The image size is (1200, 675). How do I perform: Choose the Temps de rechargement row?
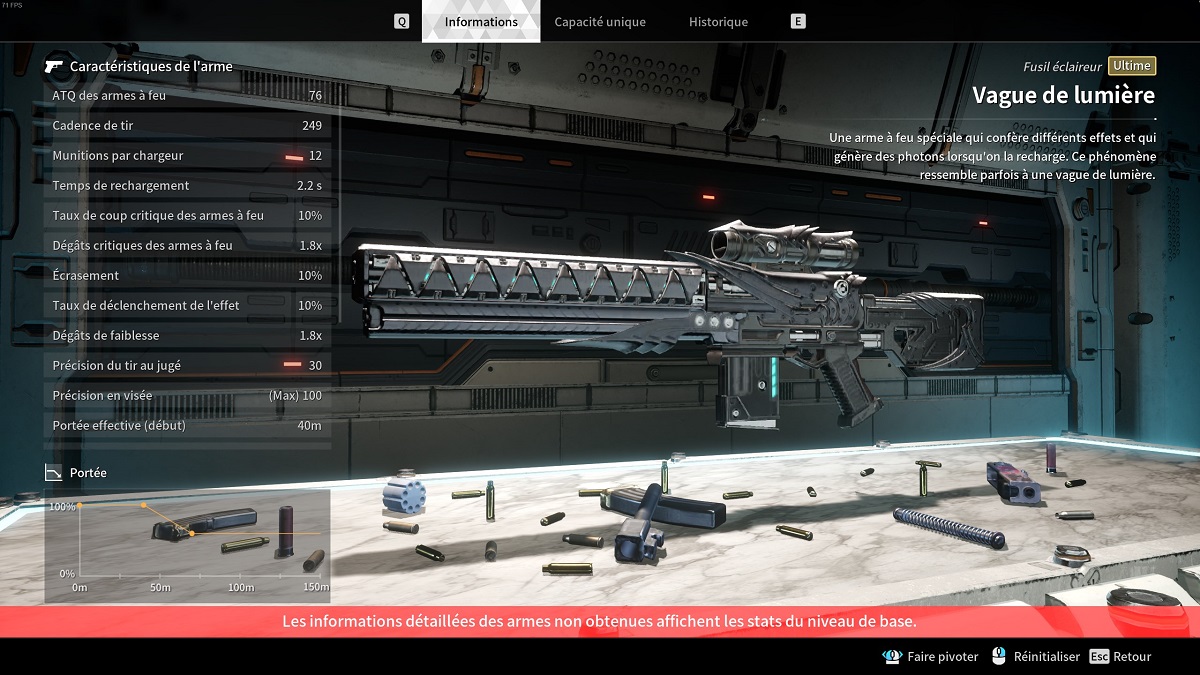(187, 186)
